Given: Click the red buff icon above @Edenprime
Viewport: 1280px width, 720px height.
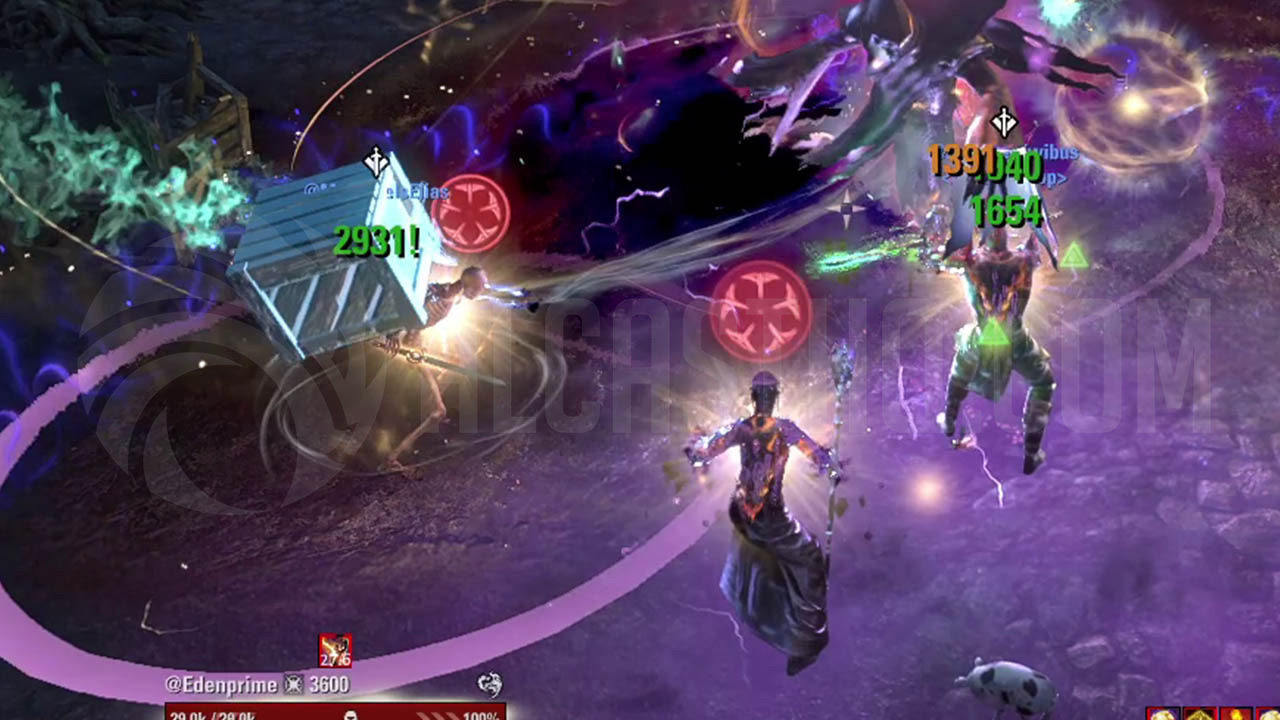Looking at the screenshot, I should tap(335, 650).
